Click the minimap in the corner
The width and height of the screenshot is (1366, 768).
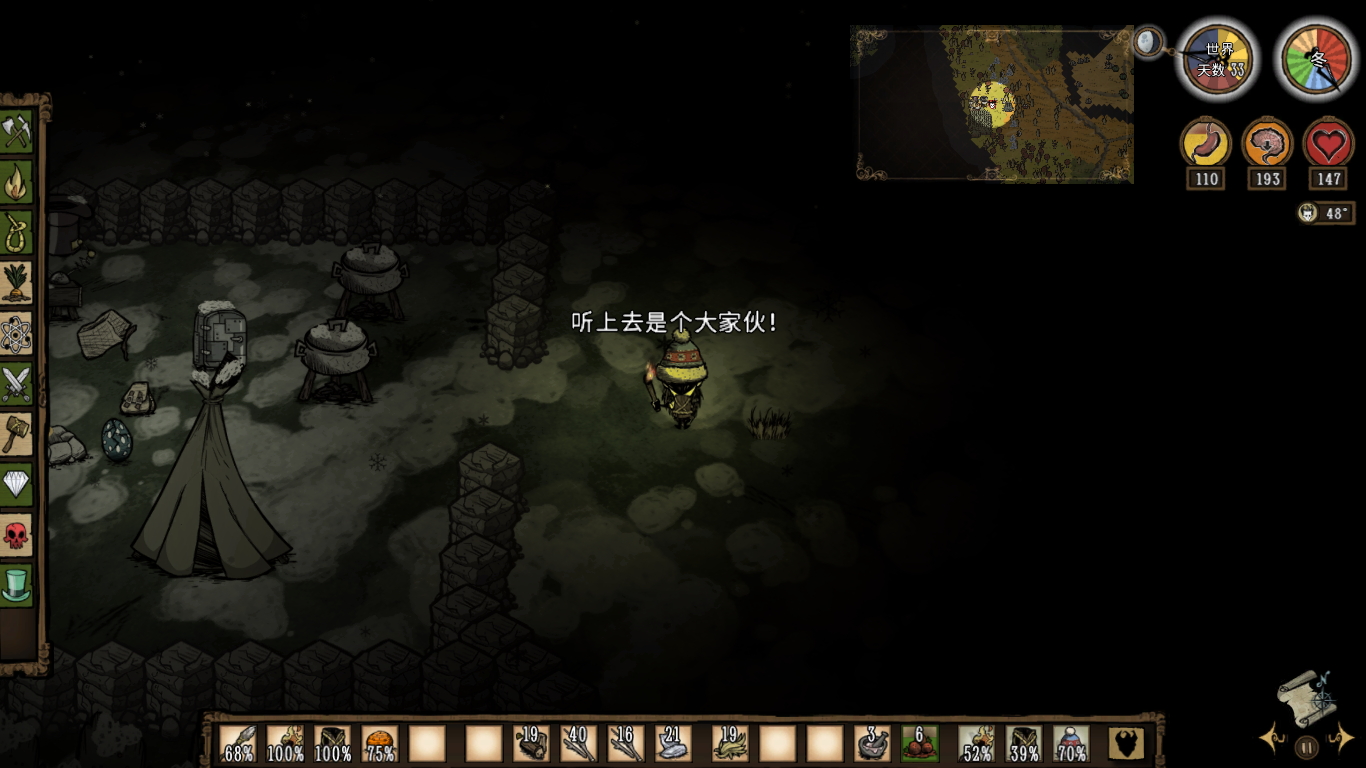[x=994, y=104]
